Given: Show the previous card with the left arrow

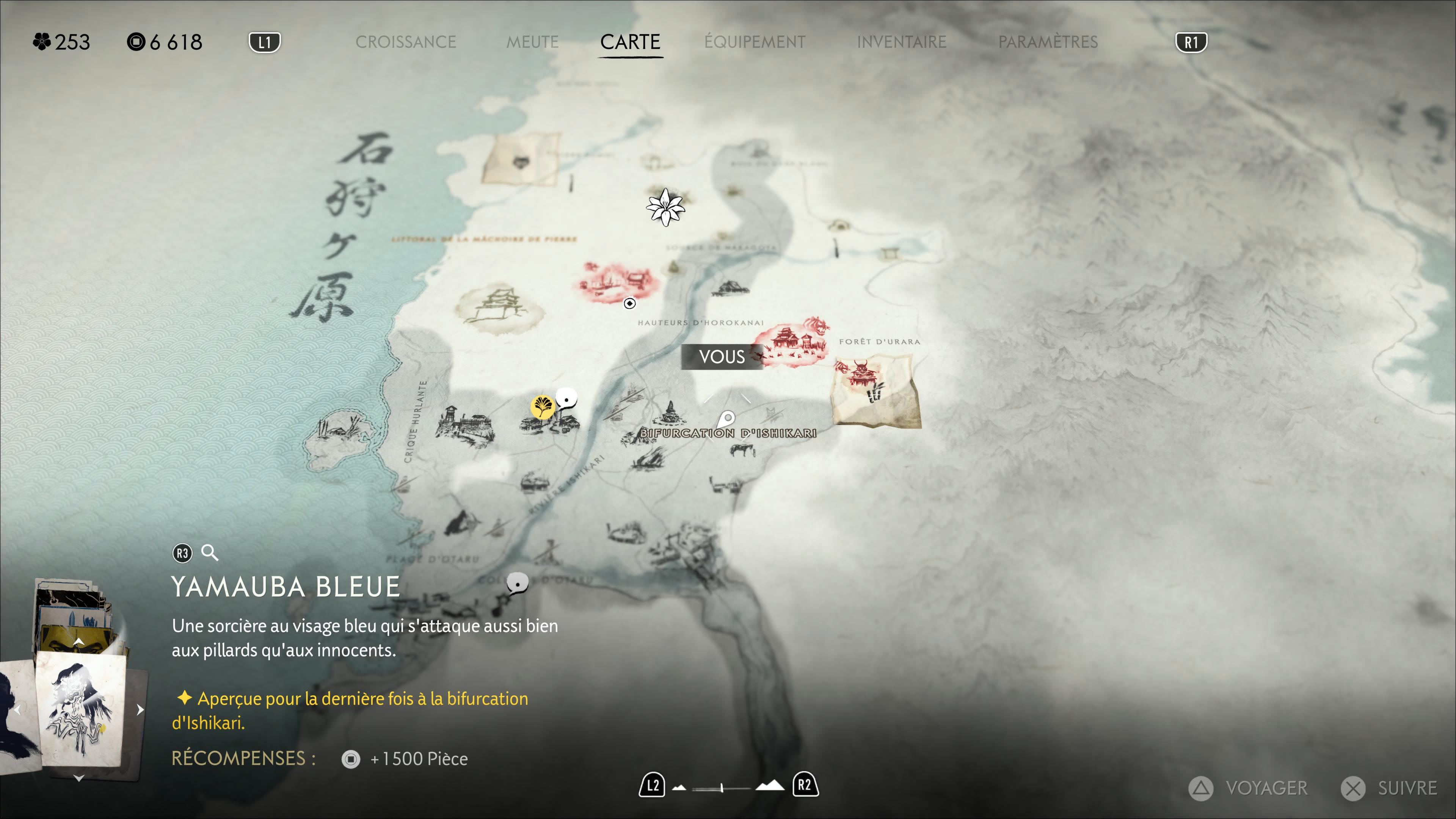Looking at the screenshot, I should pyautogui.click(x=17, y=709).
